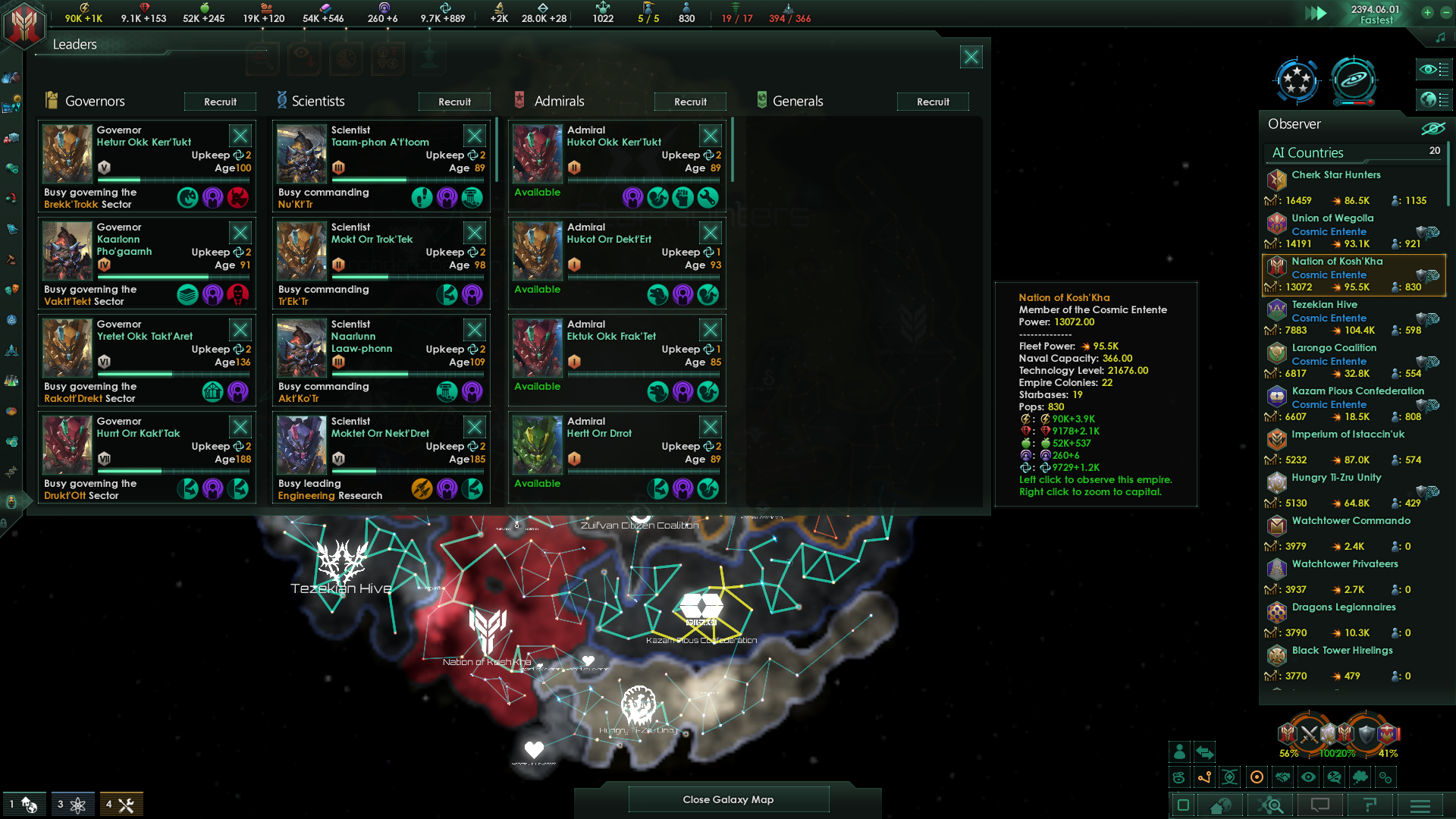Viewport: 1456px width, 819px height.
Task: Click Recruit under the Scientists column
Action: (454, 101)
